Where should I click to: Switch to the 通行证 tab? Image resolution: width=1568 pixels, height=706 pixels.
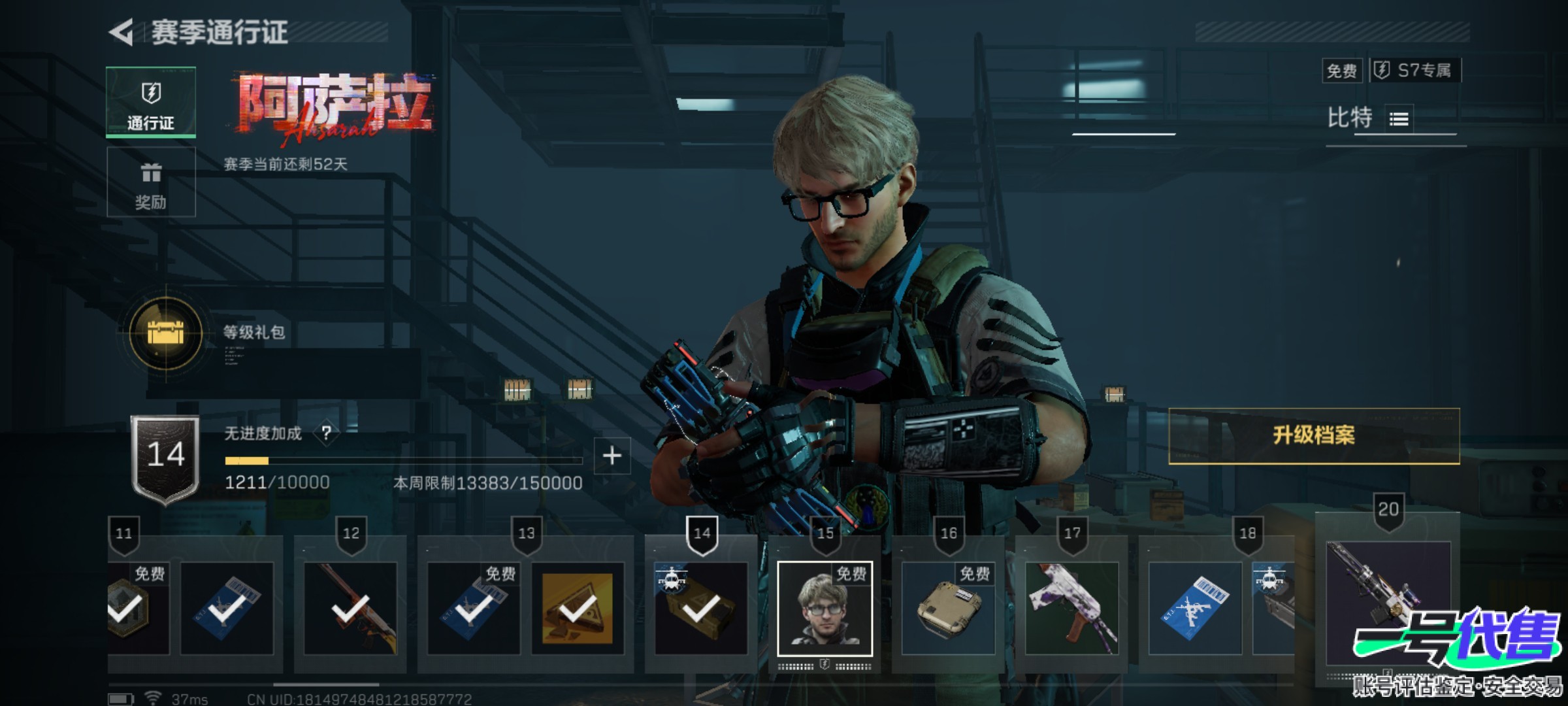(x=151, y=103)
